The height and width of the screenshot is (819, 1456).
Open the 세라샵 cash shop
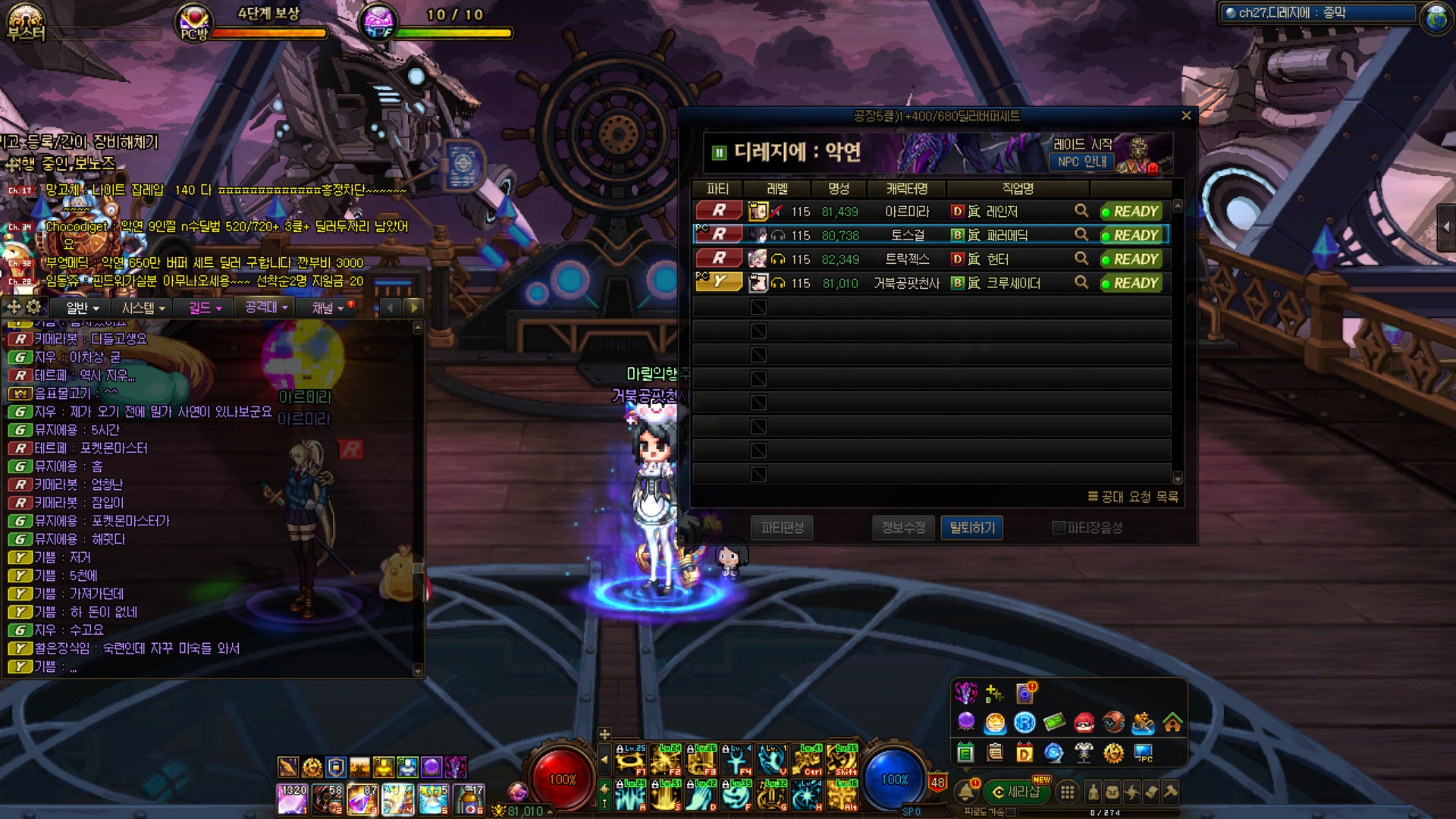click(1016, 792)
